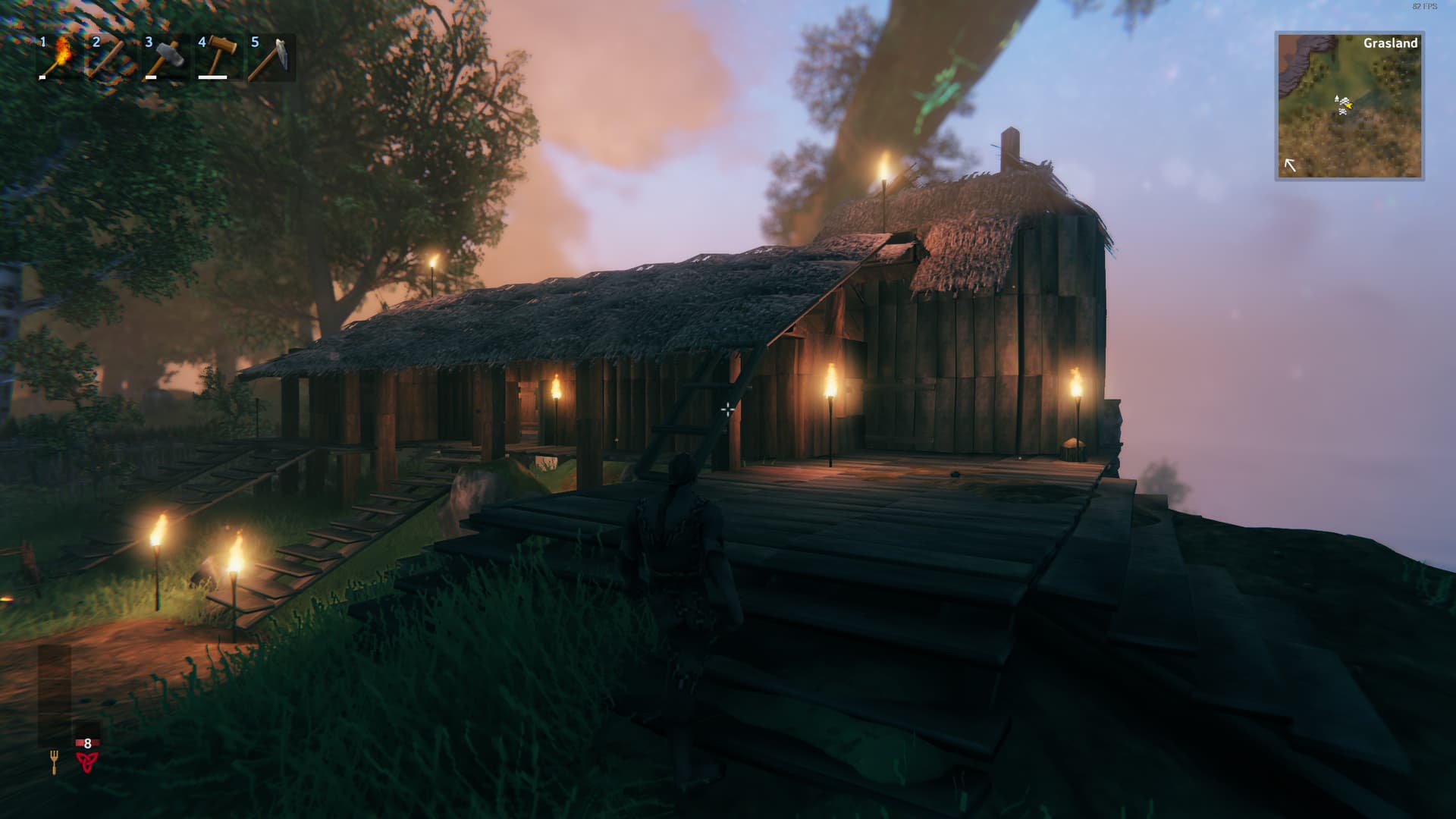
Task: Select the burning torch in hotbar slot 1
Action: pos(58,58)
